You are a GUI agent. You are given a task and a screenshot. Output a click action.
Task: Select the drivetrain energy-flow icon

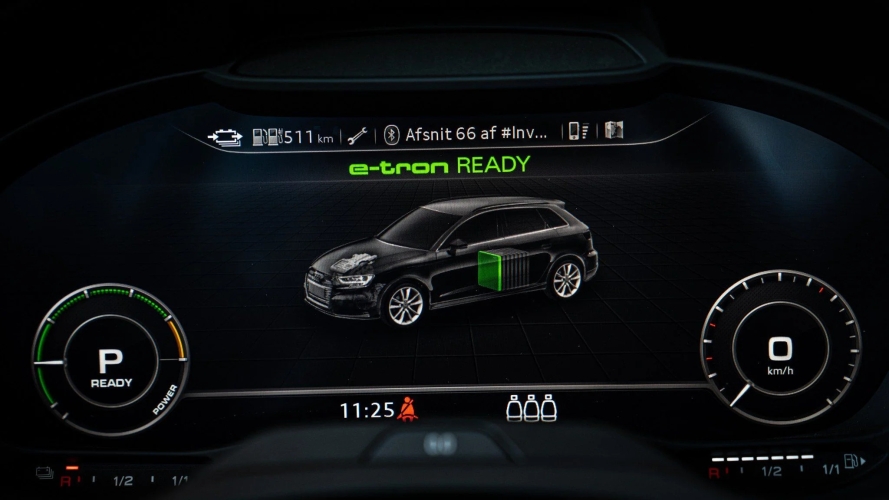tap(224, 137)
